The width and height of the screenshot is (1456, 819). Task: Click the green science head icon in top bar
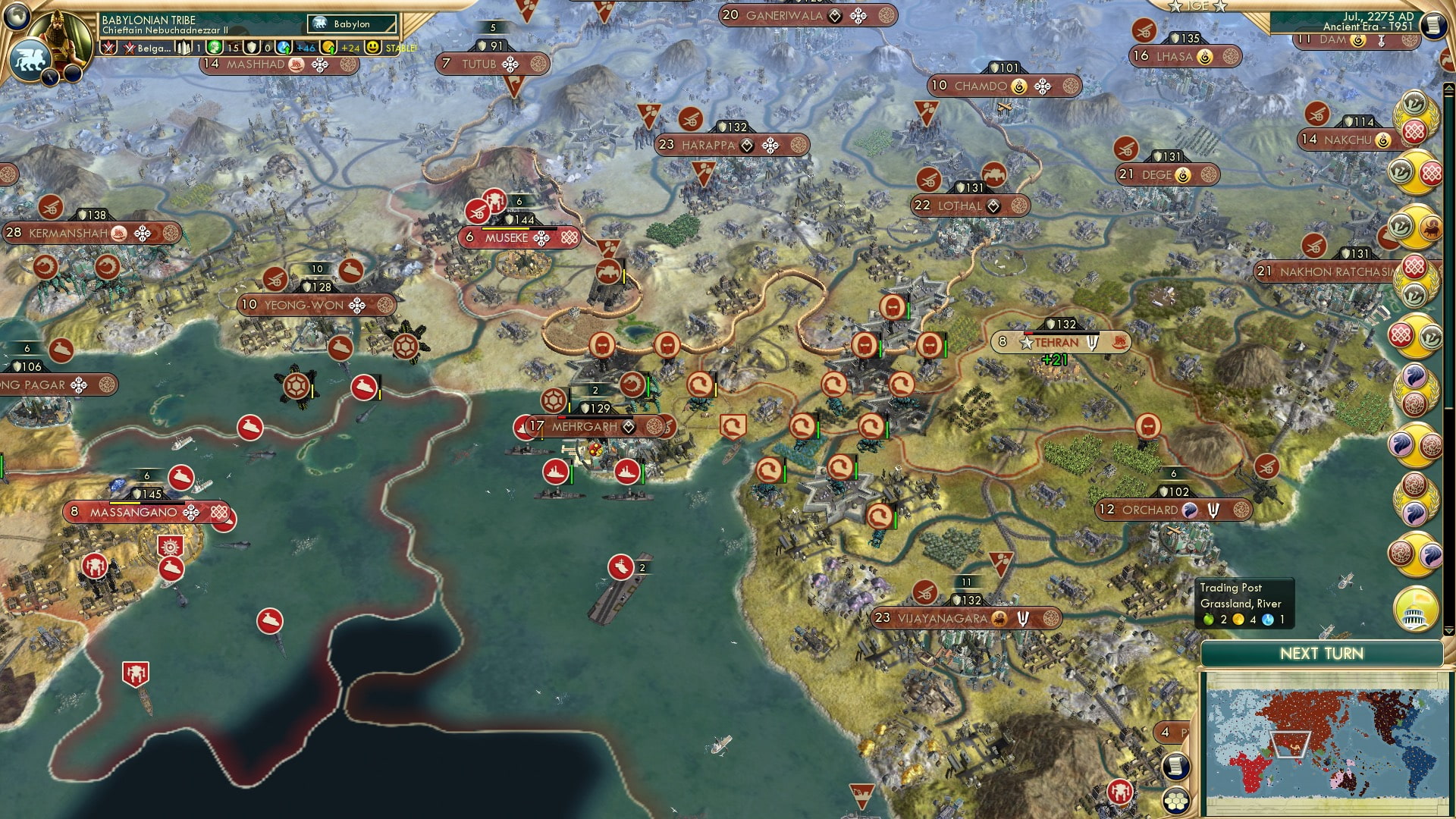pos(213,49)
